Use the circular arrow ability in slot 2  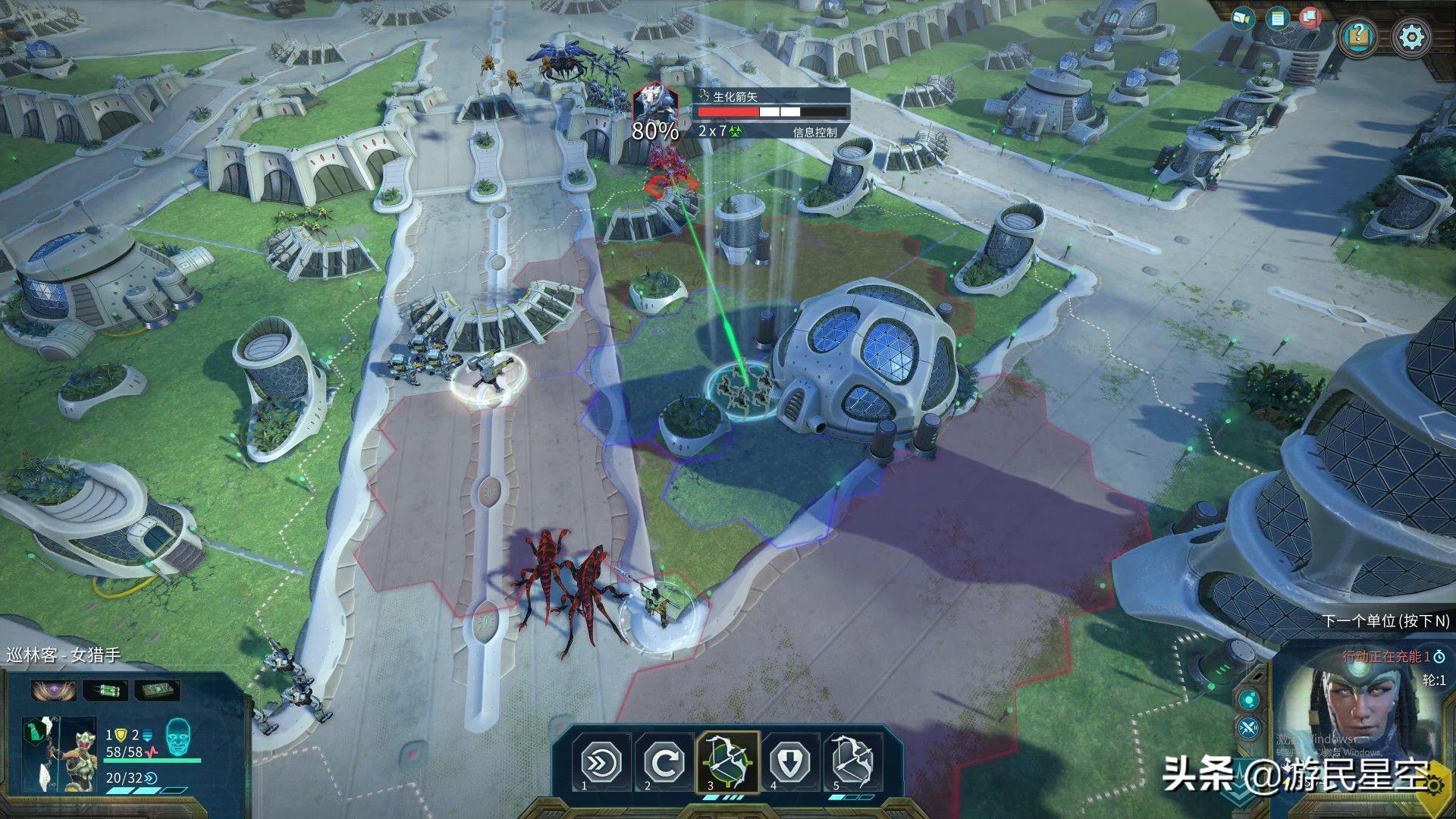[x=664, y=761]
